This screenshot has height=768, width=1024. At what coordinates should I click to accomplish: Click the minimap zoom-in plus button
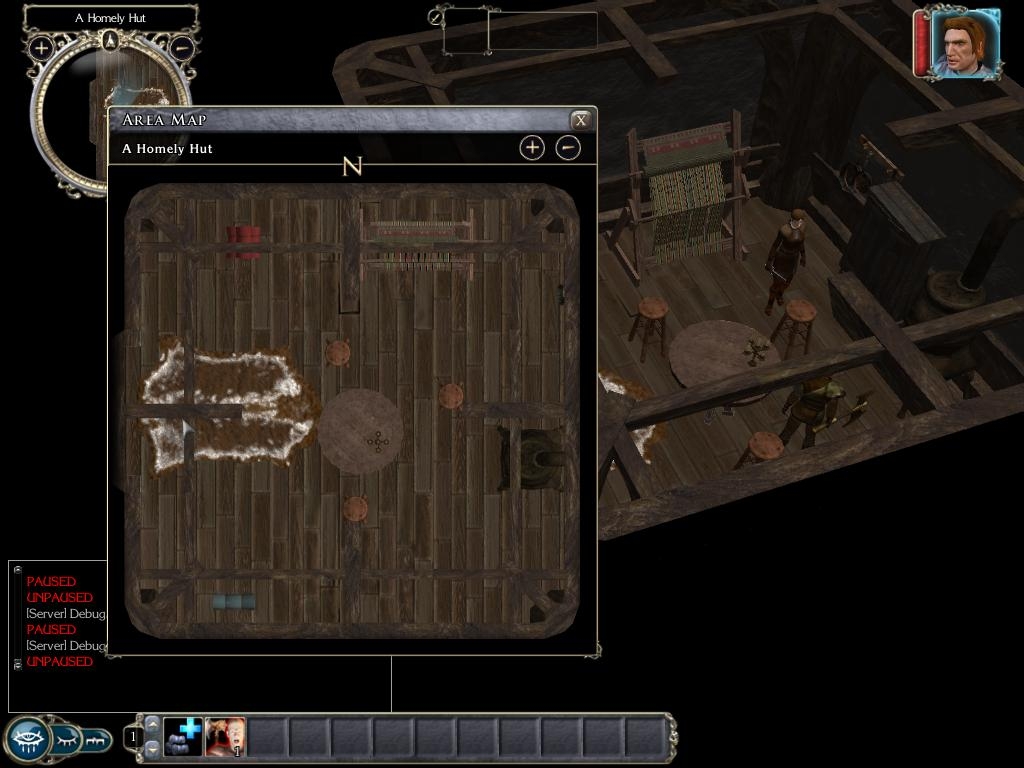[41, 47]
